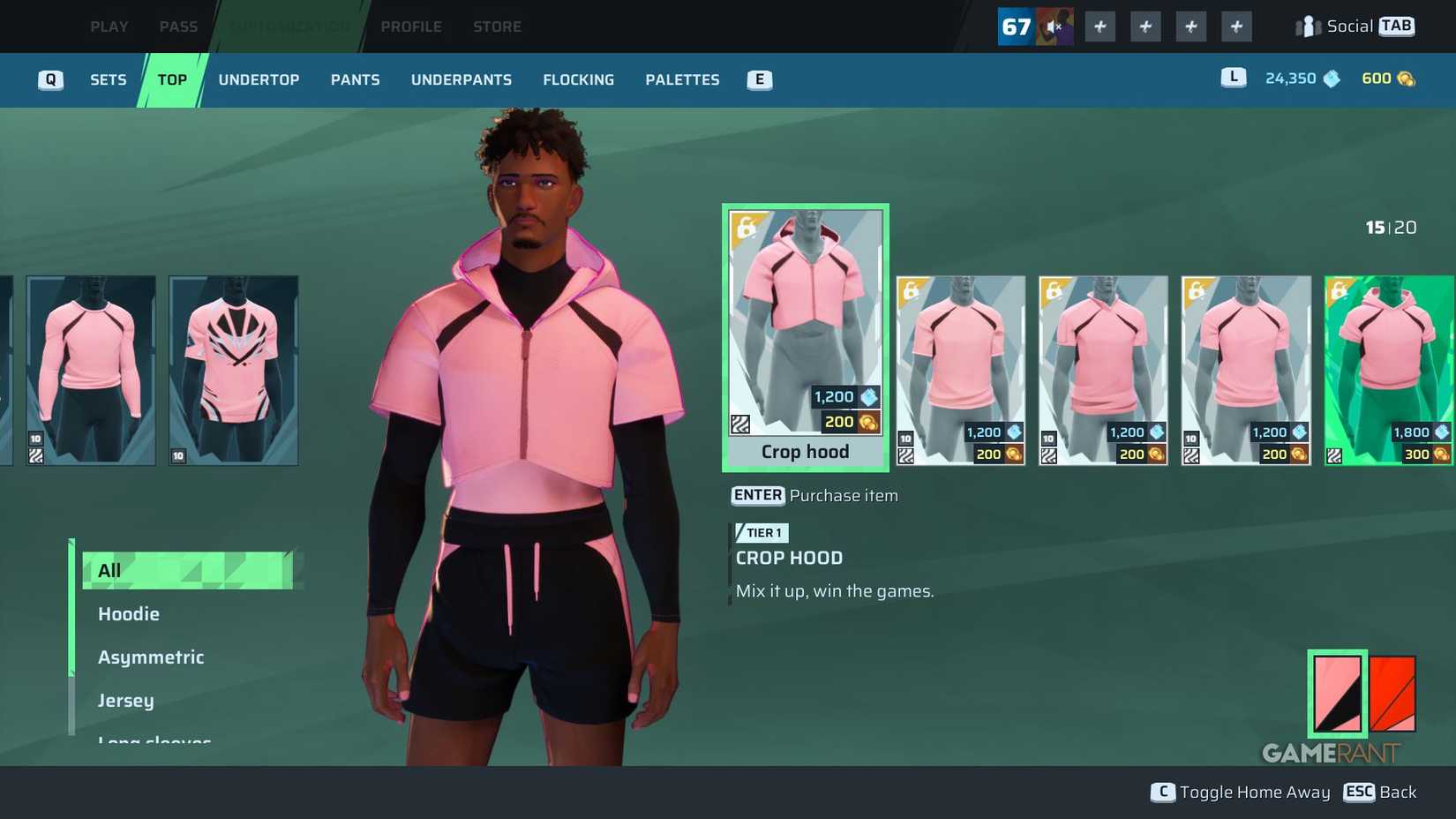Select the Jersey category
Screen dimensions: 1456x819
coord(125,700)
